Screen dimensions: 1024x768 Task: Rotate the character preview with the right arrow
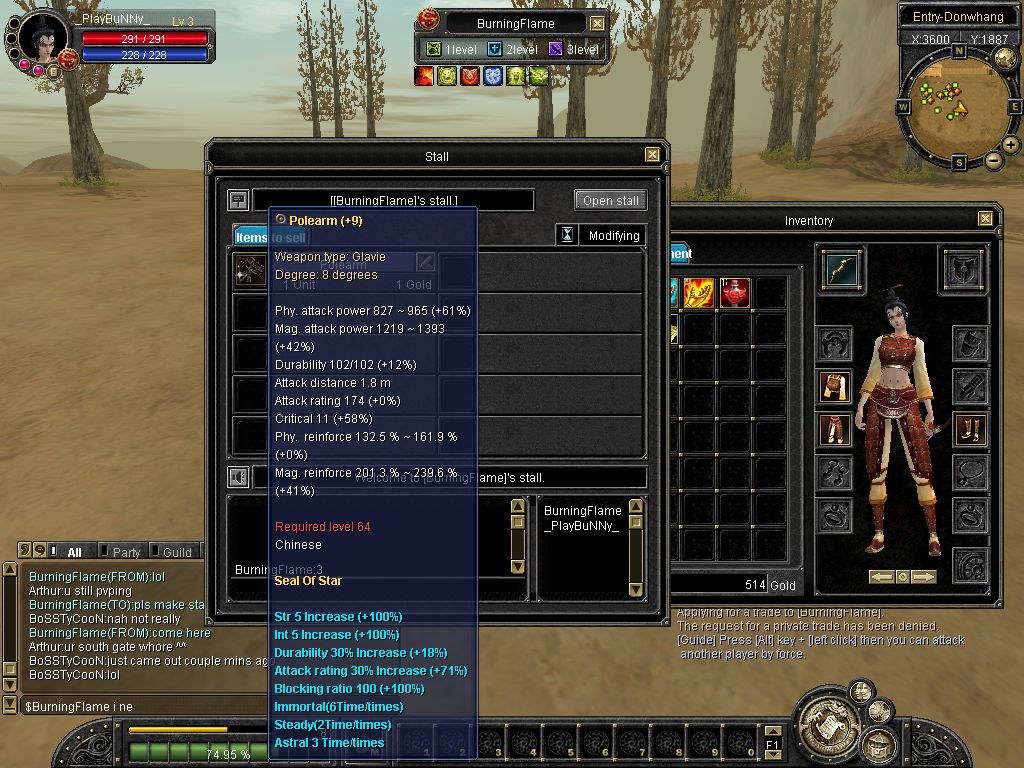(923, 577)
